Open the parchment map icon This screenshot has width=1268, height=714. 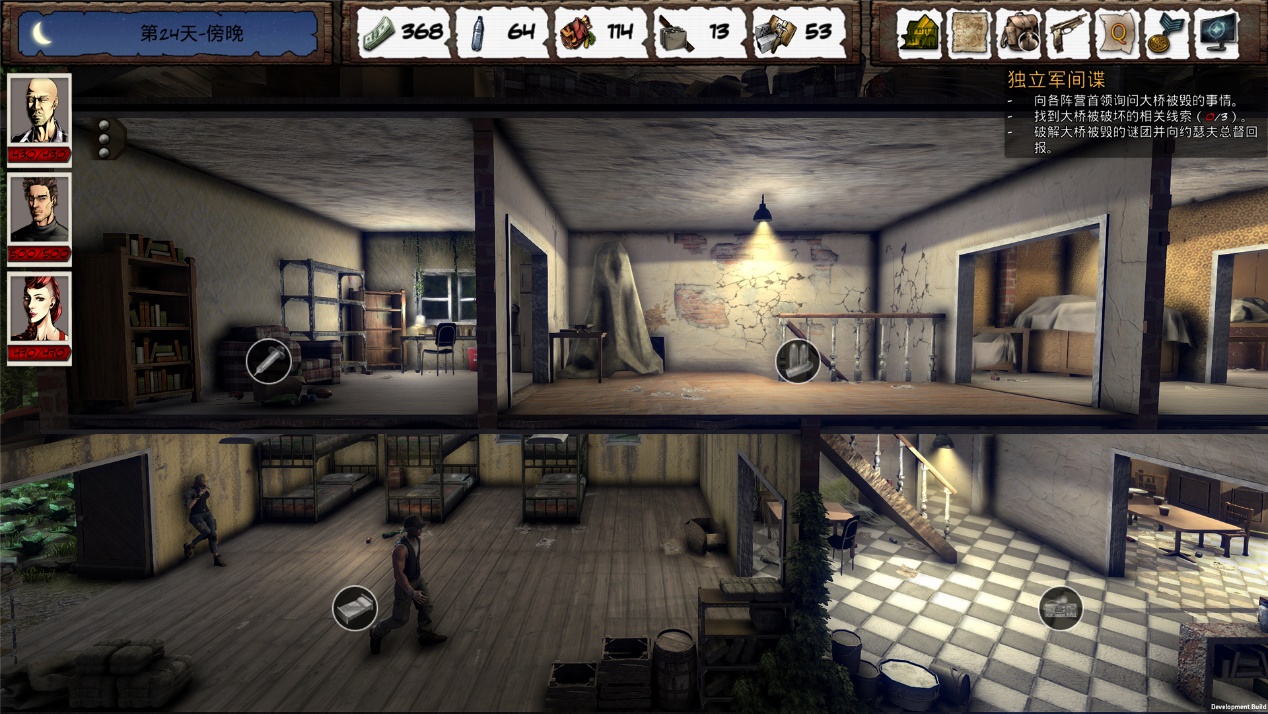coord(969,34)
